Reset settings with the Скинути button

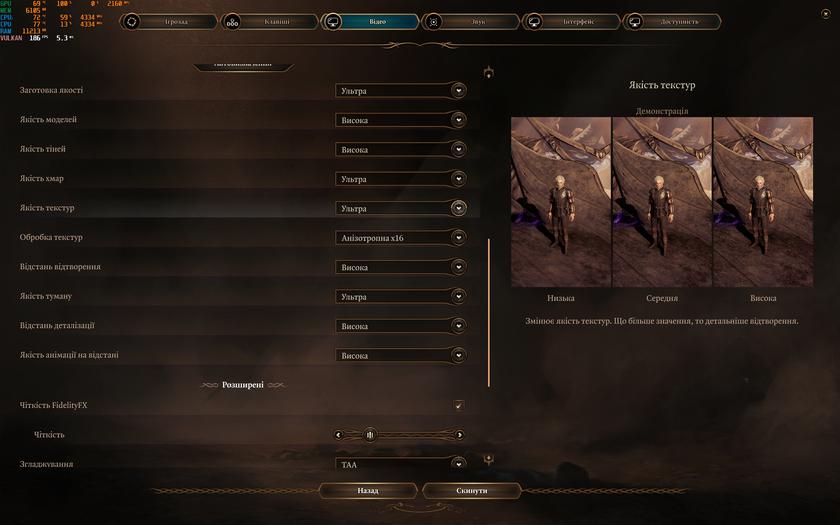coord(471,491)
